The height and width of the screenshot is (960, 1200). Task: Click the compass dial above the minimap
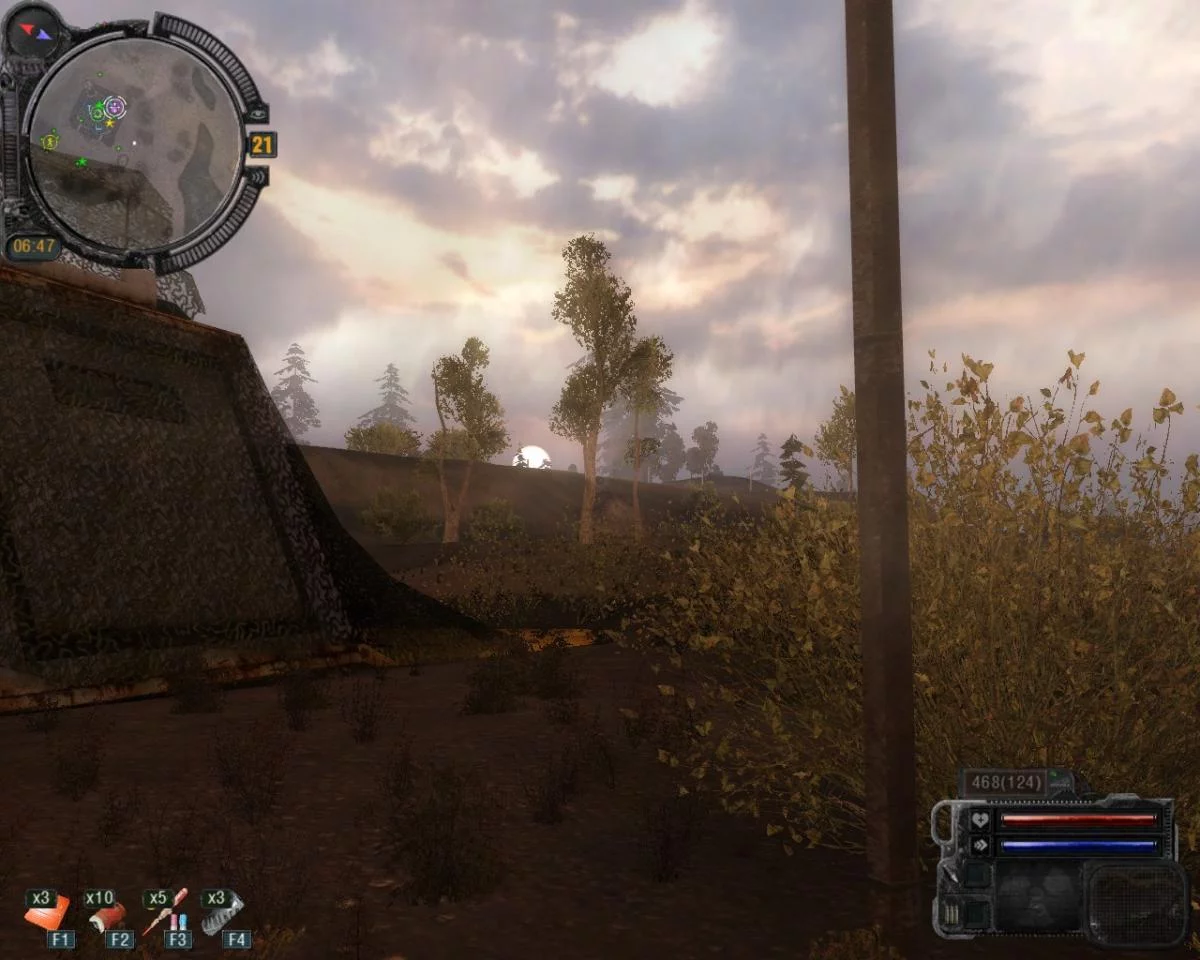click(x=33, y=31)
